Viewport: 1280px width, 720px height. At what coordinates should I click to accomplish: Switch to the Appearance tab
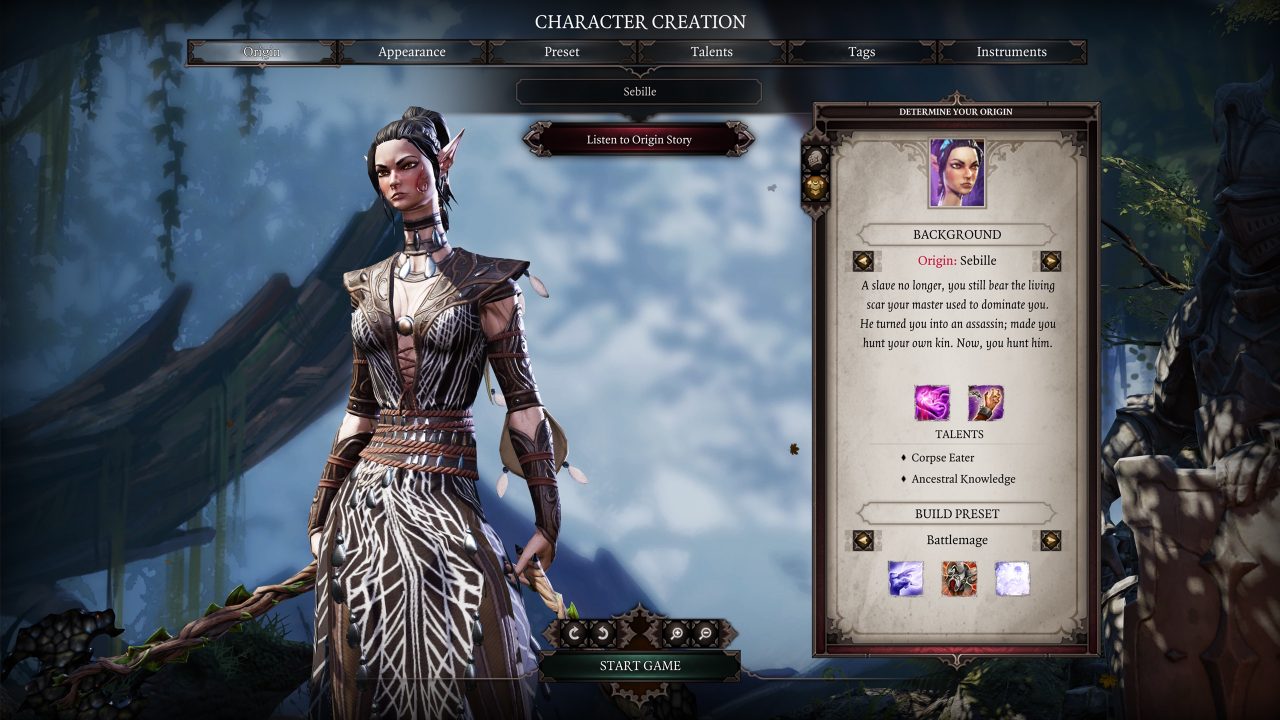[412, 52]
